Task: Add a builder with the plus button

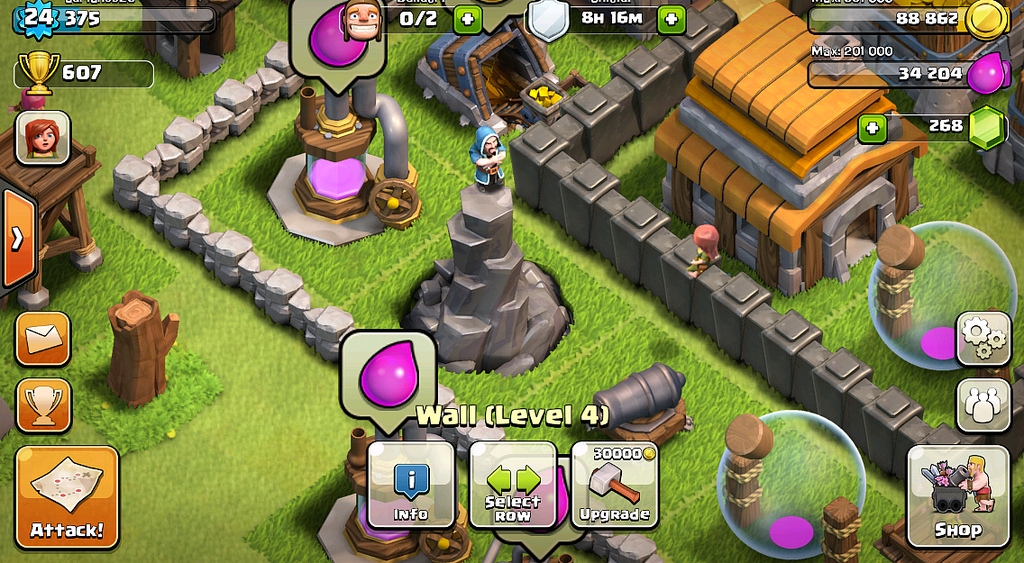Action: tap(467, 18)
